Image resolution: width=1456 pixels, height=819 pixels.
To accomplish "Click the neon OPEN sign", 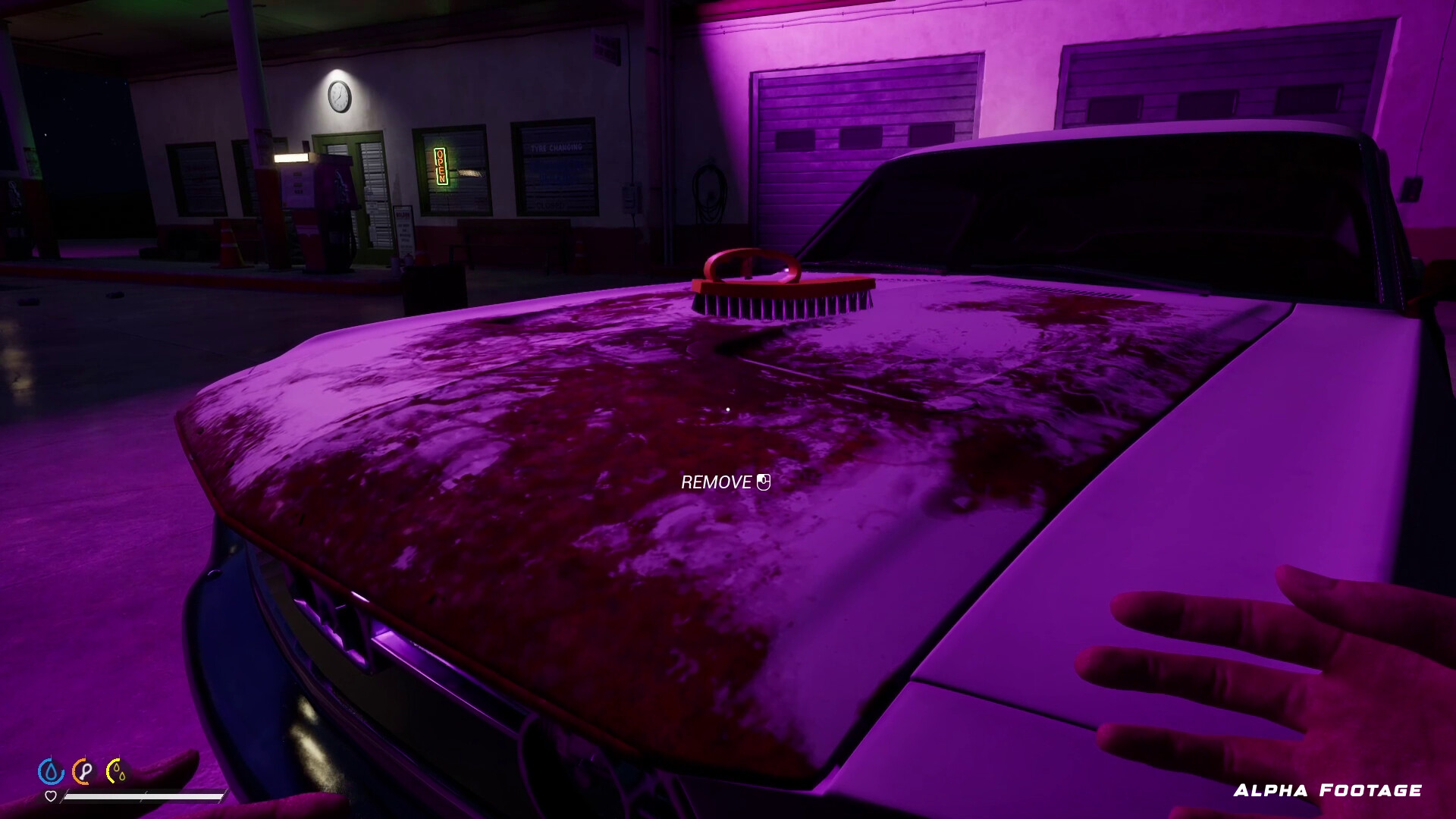I will coord(441,165).
